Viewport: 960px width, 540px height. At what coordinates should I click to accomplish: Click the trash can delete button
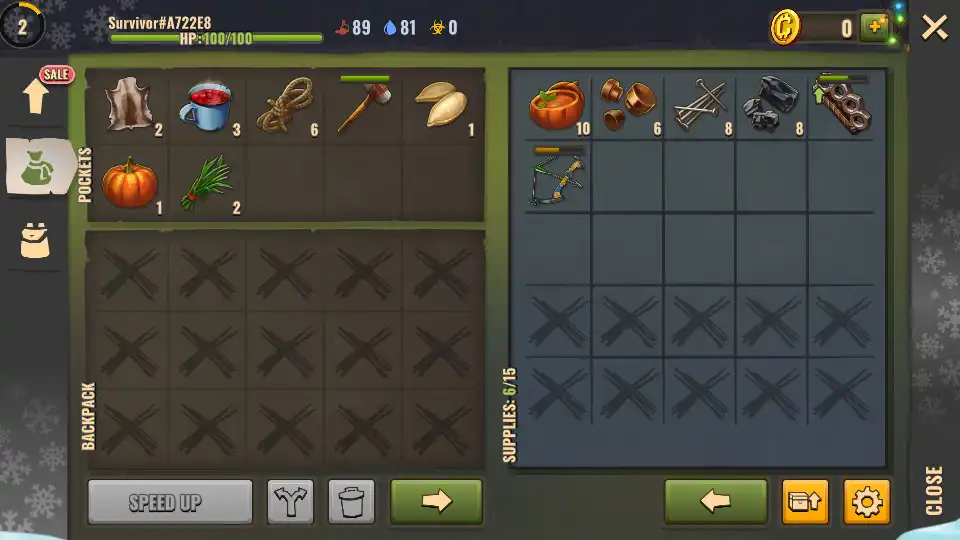point(351,502)
